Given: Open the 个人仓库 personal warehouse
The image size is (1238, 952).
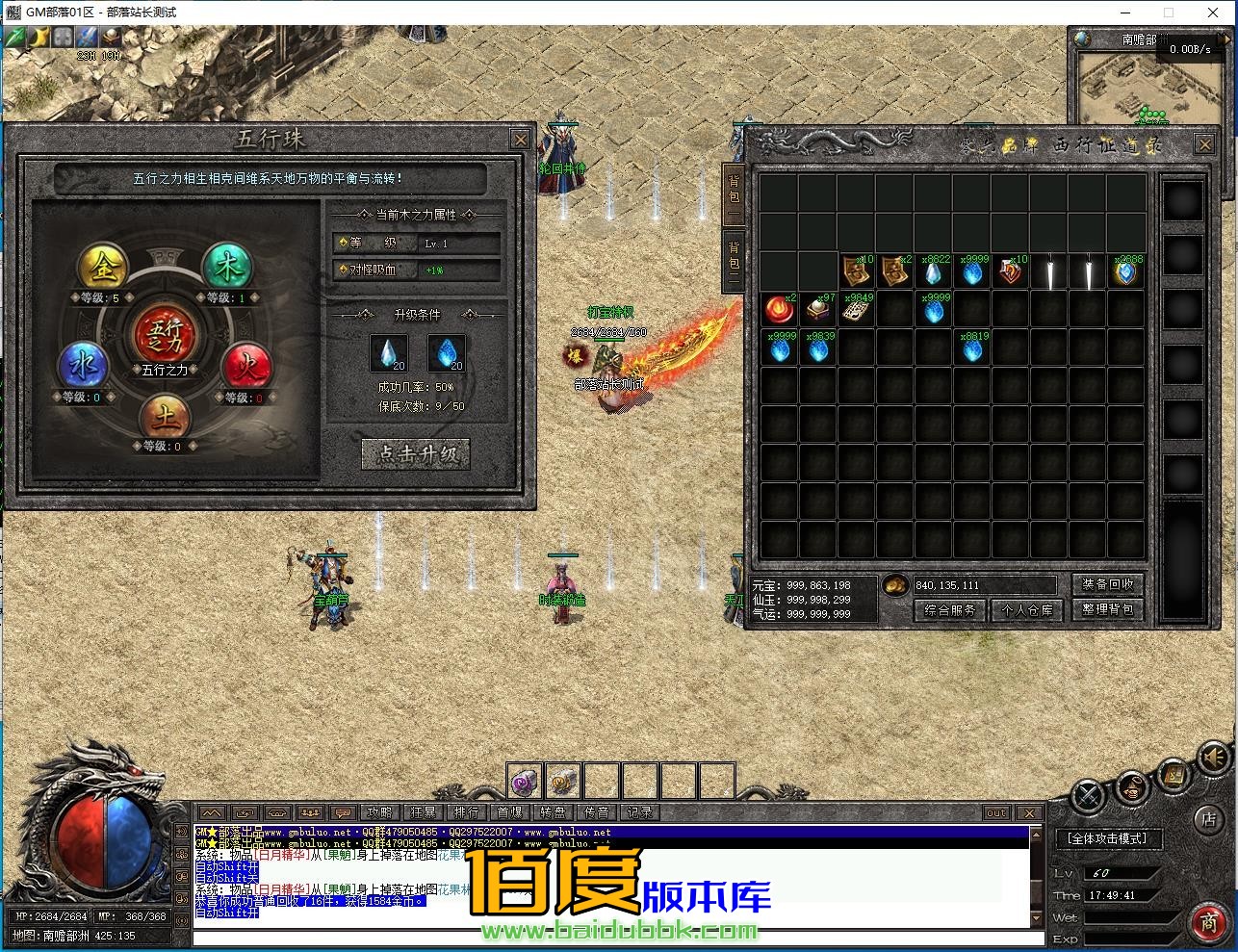Looking at the screenshot, I should pyautogui.click(x=1027, y=610).
